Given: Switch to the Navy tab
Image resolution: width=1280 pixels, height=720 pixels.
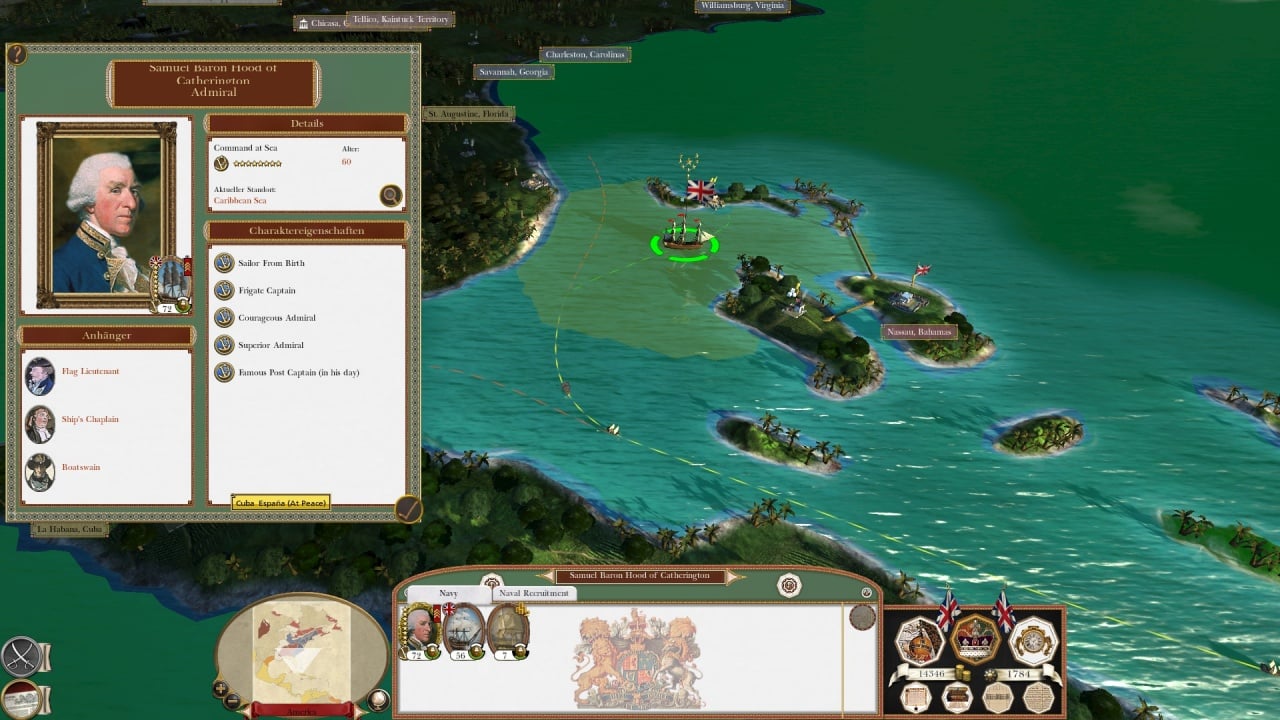Looking at the screenshot, I should pyautogui.click(x=449, y=593).
